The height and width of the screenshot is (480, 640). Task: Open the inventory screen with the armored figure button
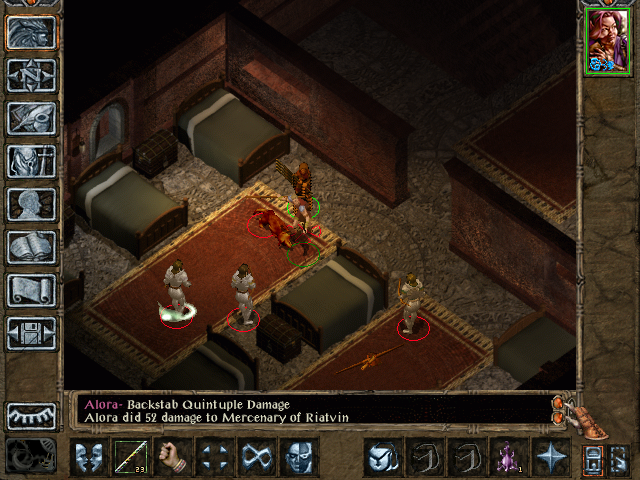coord(31,162)
